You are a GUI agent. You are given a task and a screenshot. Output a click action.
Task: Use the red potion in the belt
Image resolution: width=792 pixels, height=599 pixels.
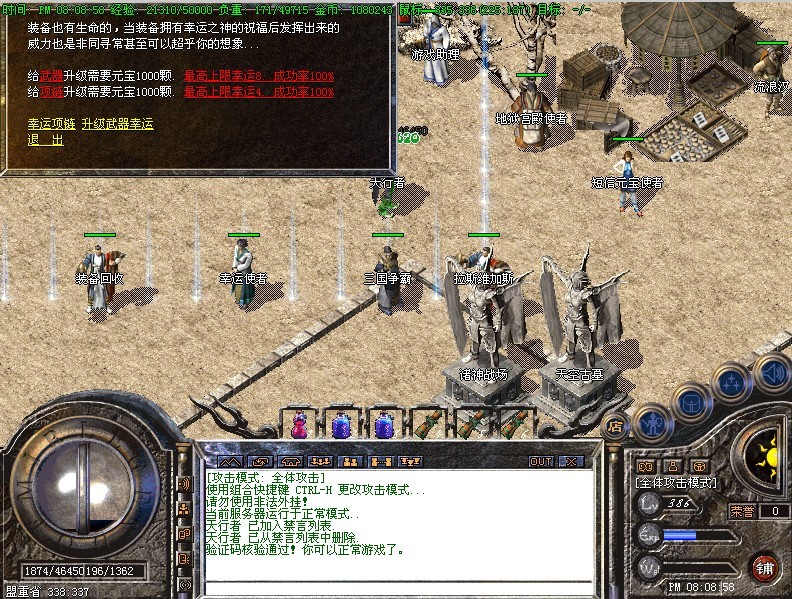298,425
